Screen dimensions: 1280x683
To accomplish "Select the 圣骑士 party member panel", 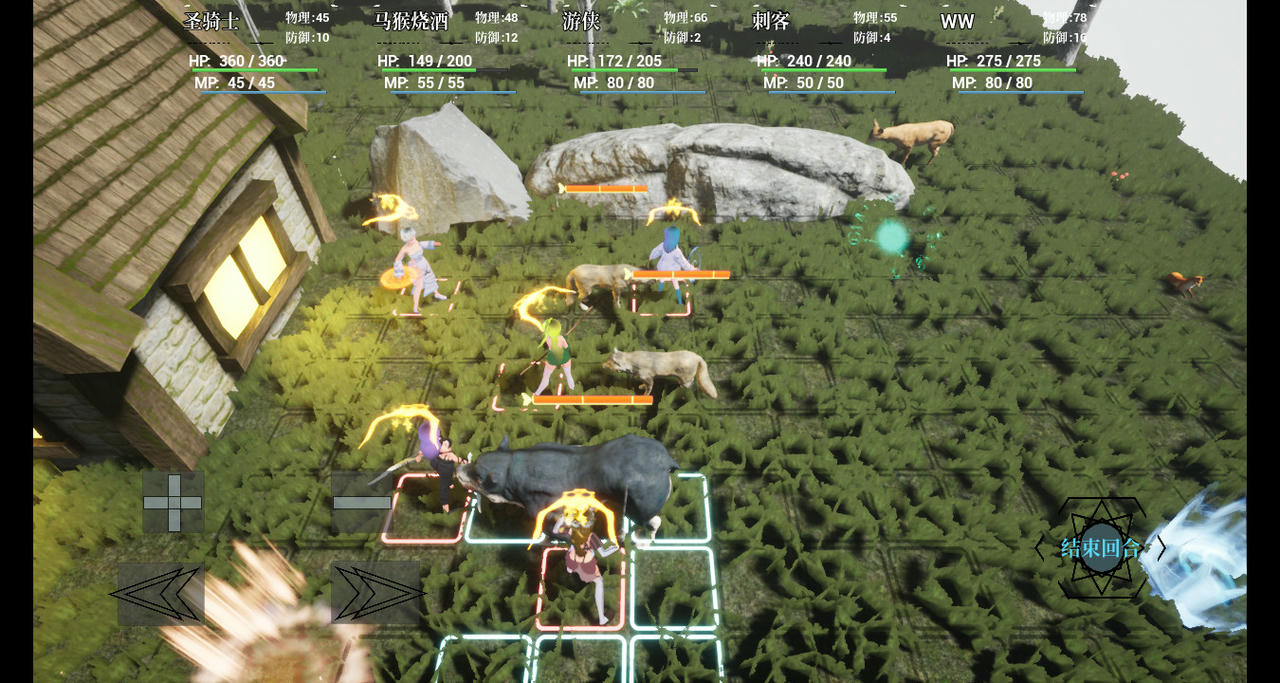I will (257, 50).
